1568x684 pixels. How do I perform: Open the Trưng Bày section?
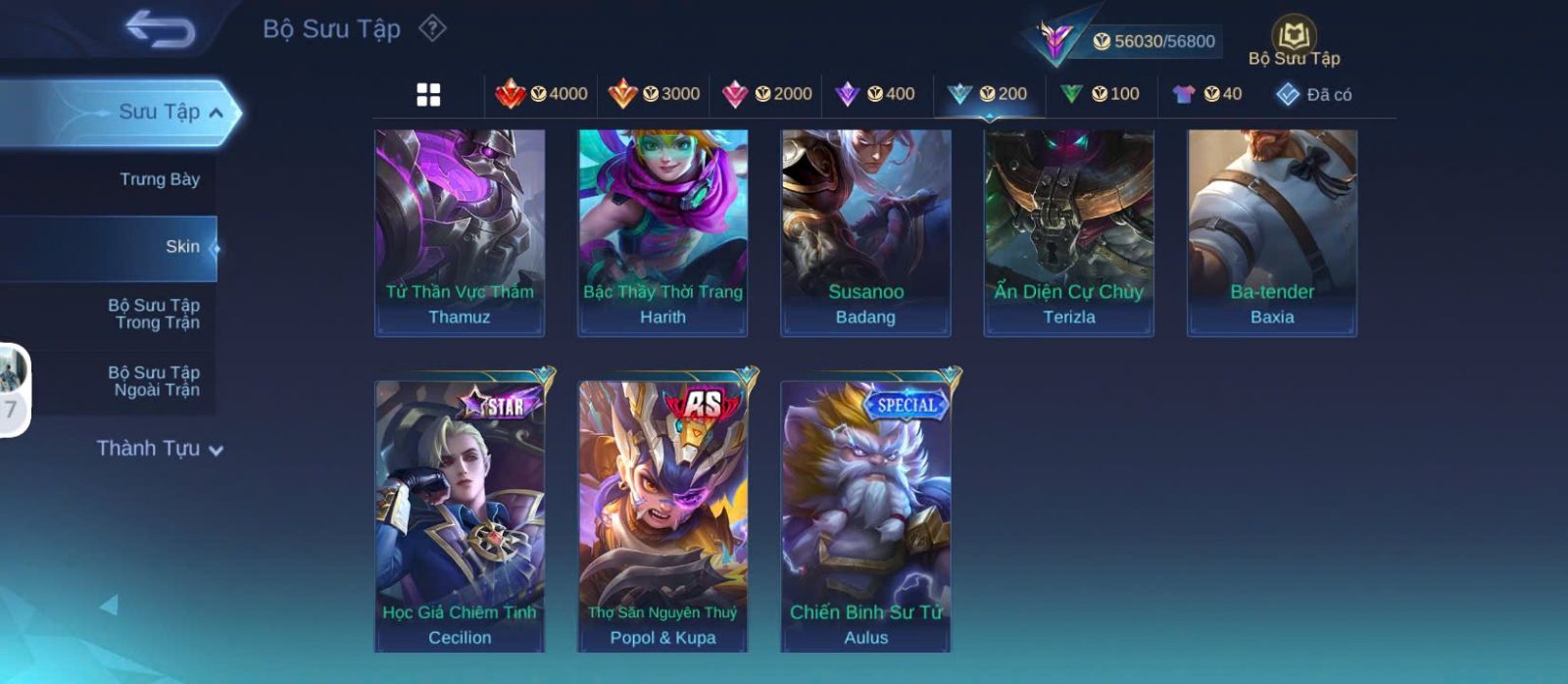[x=159, y=179]
